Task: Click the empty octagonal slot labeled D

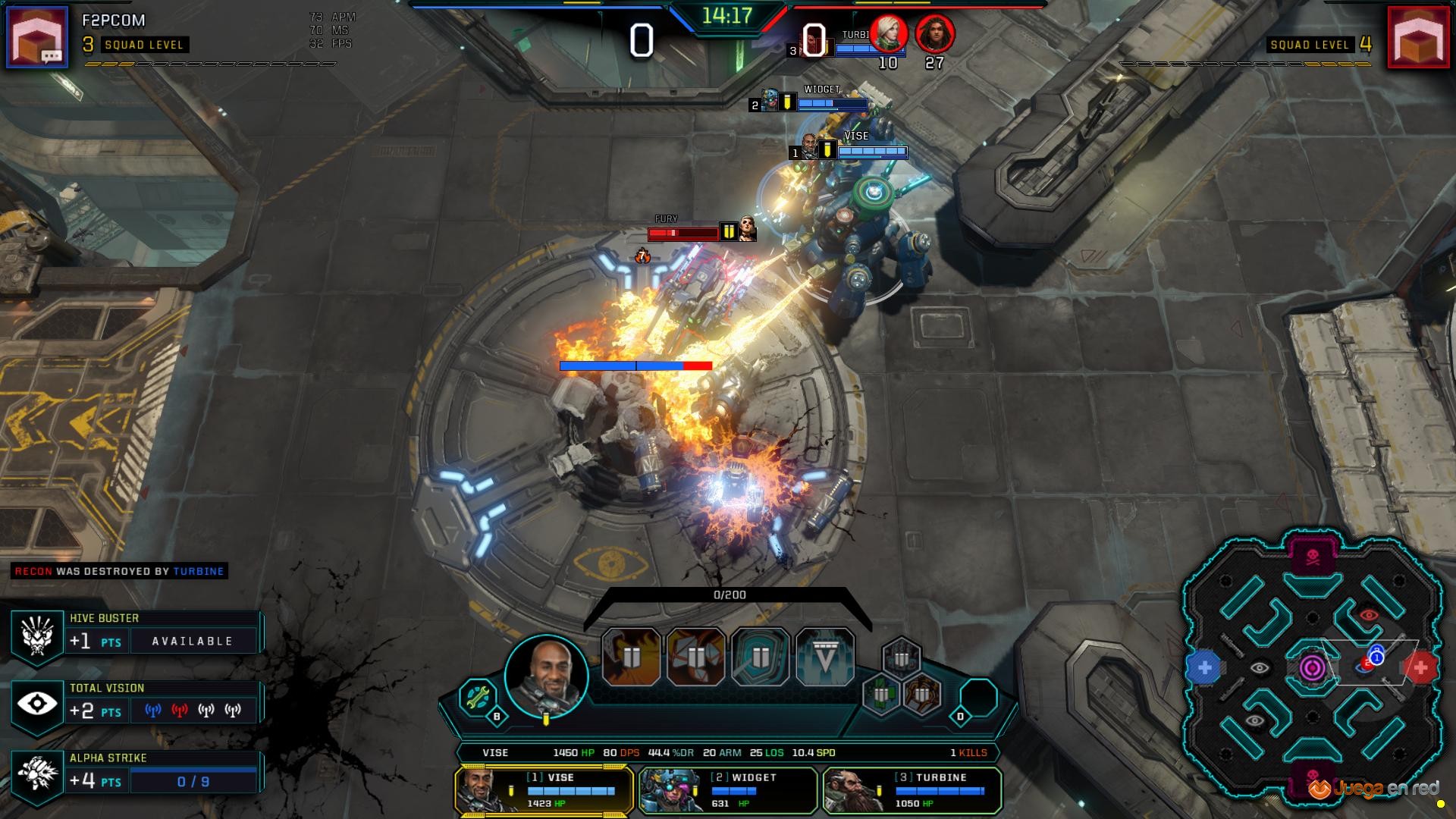Action: pyautogui.click(x=978, y=698)
